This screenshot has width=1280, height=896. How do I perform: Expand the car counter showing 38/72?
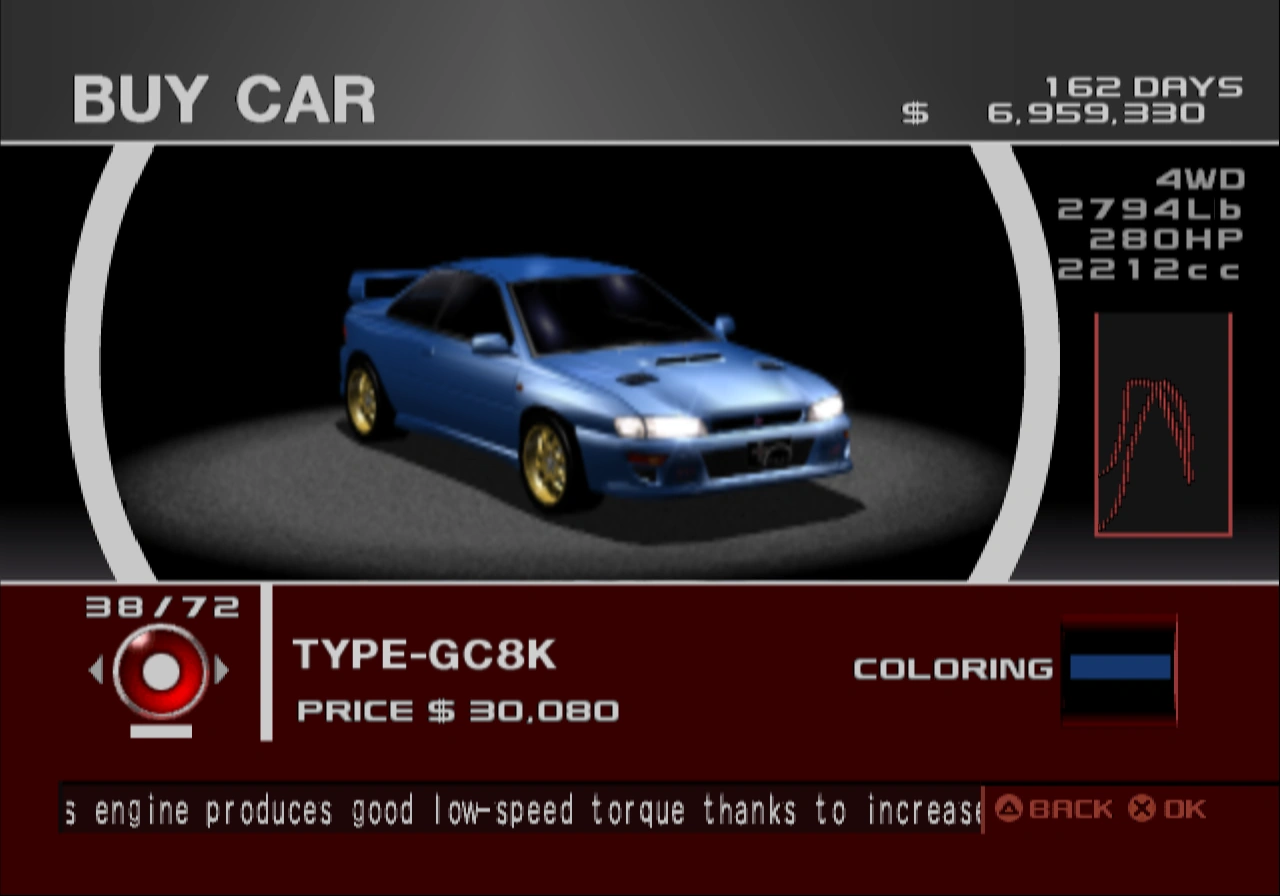pyautogui.click(x=163, y=604)
